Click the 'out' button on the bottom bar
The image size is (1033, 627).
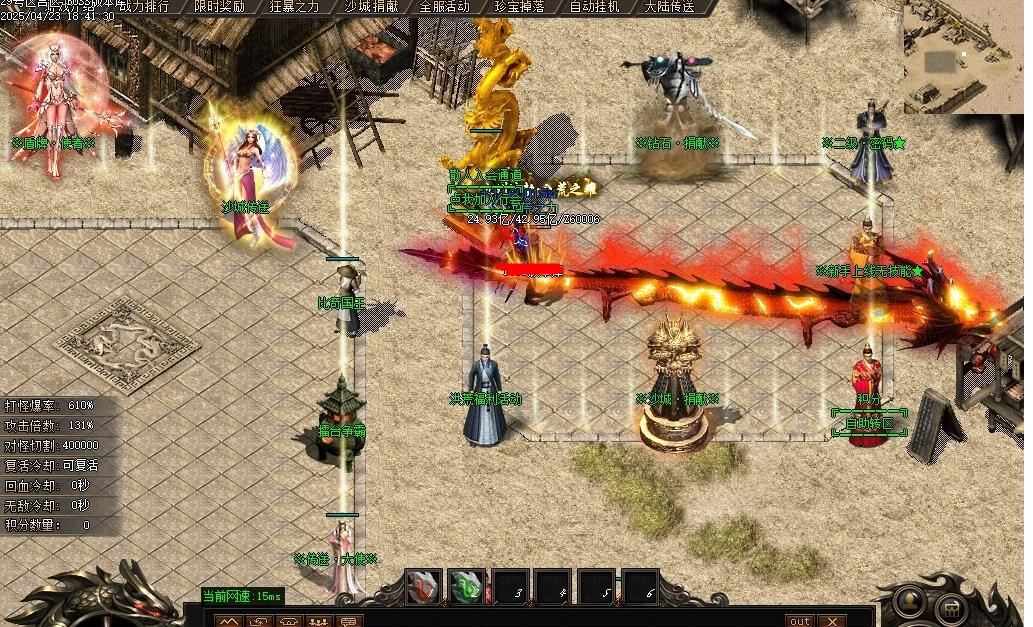click(x=800, y=621)
